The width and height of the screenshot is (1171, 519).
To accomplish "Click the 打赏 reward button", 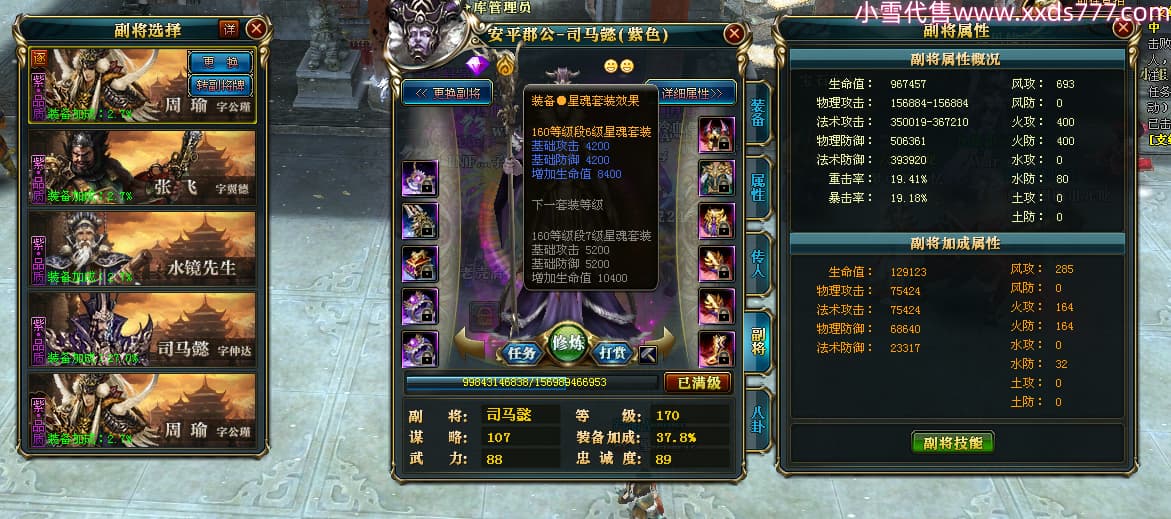I will click(610, 353).
